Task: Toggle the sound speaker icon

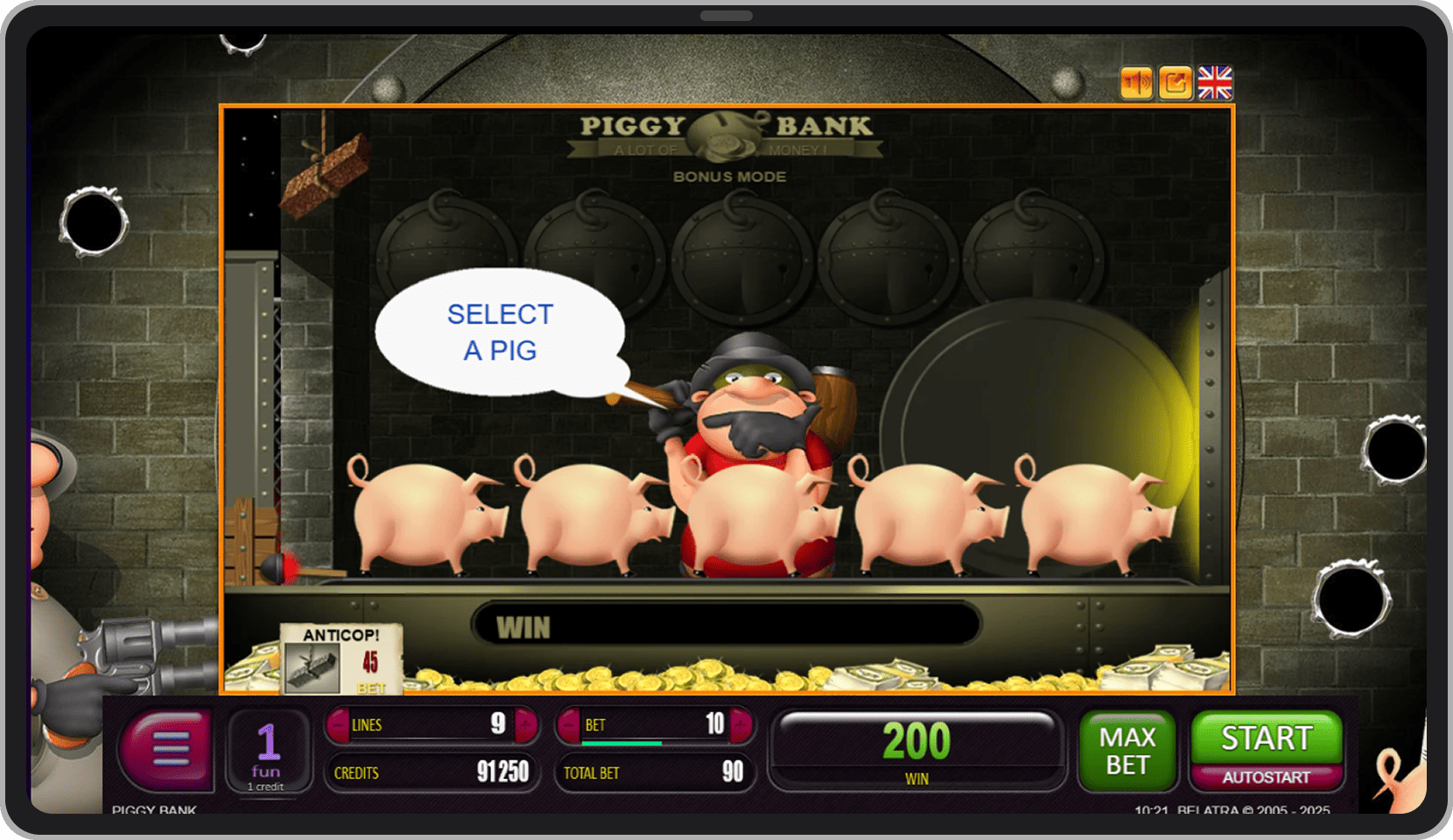Action: (1136, 83)
